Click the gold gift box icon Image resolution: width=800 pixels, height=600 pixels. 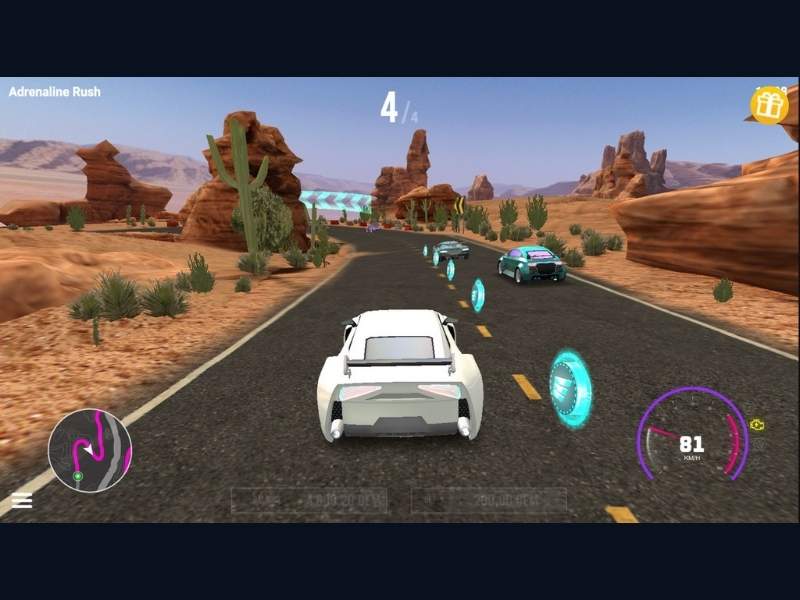point(769,104)
